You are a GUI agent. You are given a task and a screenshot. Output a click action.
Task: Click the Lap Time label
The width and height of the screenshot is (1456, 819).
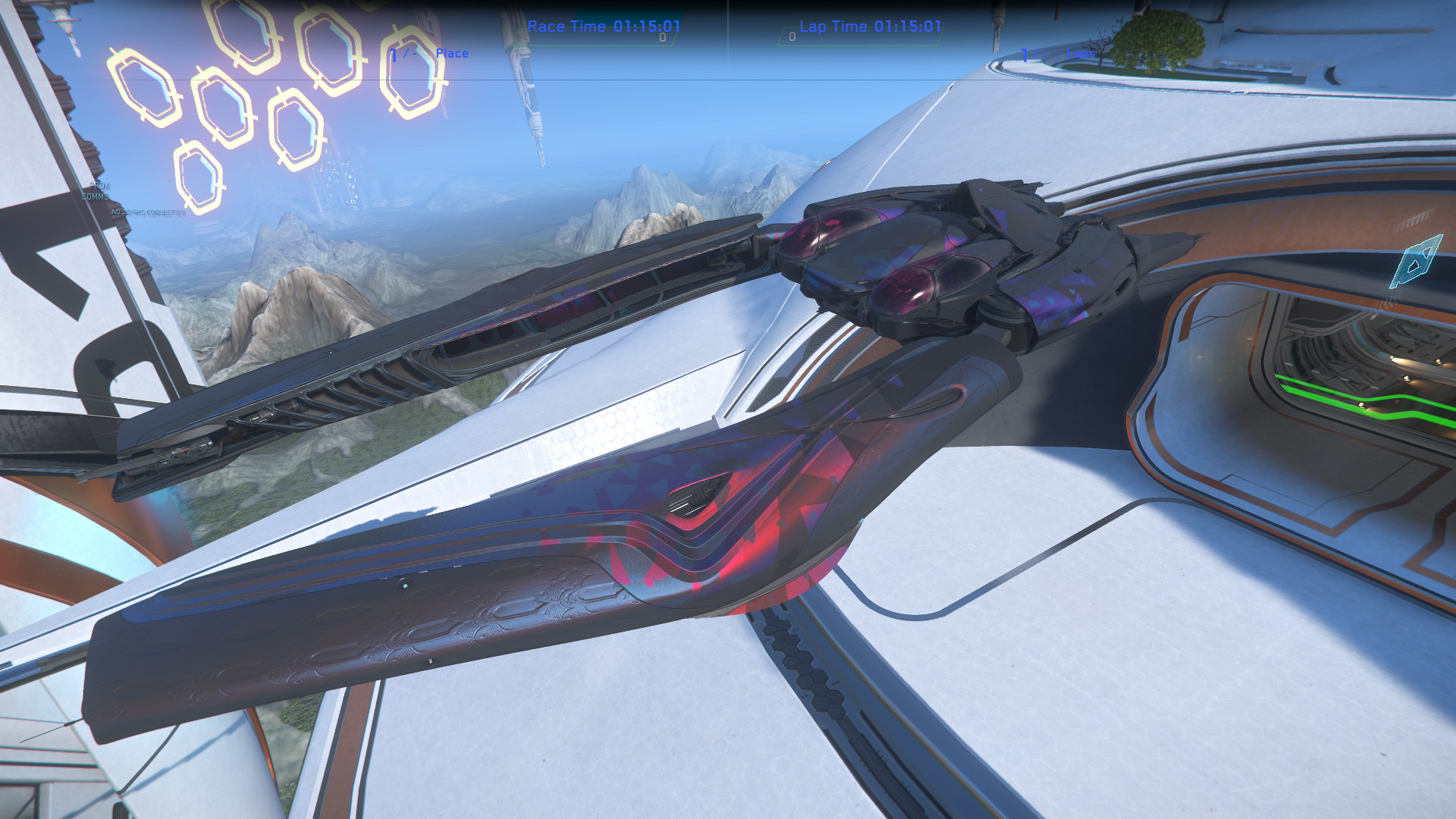(834, 27)
